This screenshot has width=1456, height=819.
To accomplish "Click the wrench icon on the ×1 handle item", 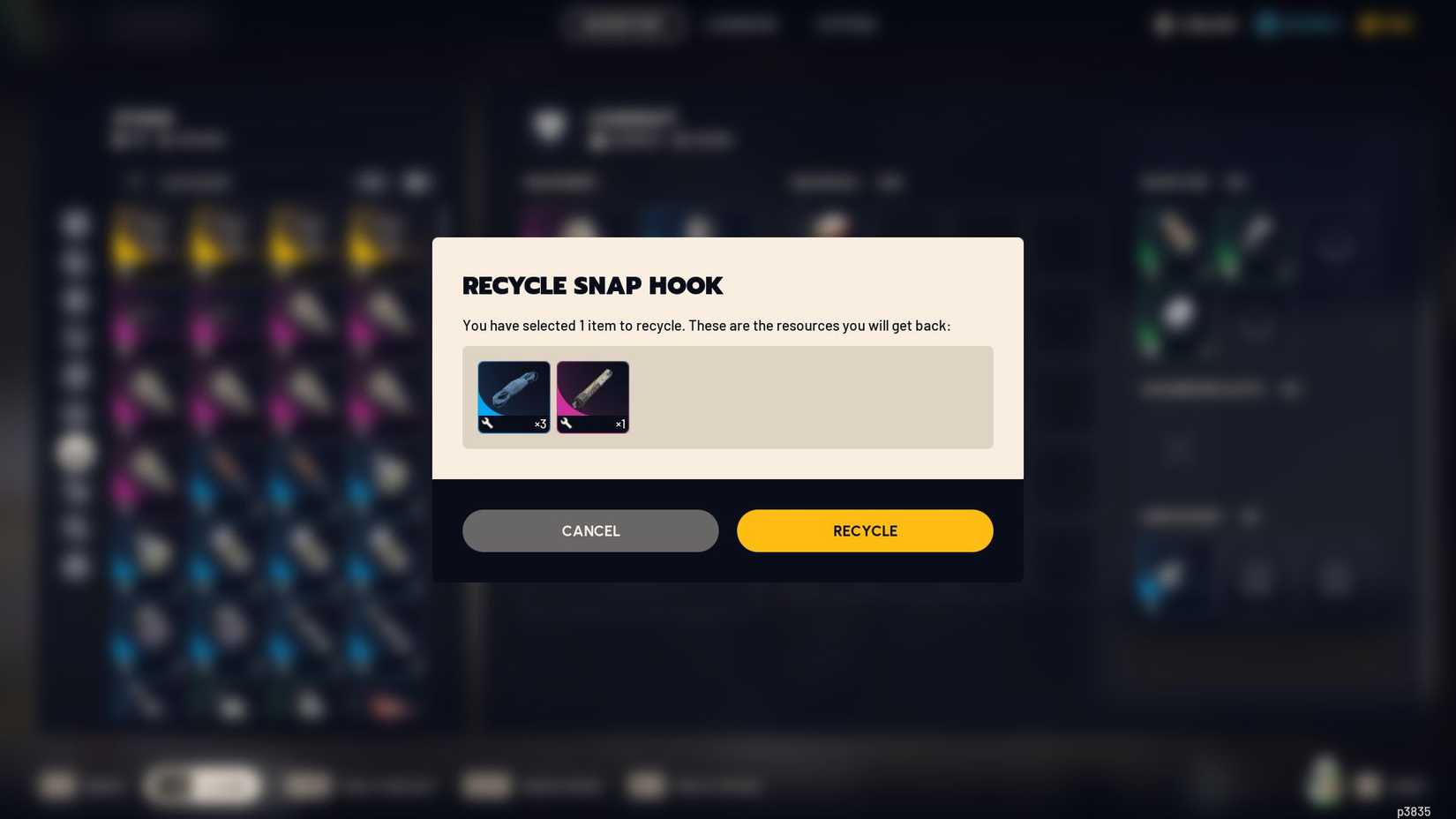I will point(567,424).
